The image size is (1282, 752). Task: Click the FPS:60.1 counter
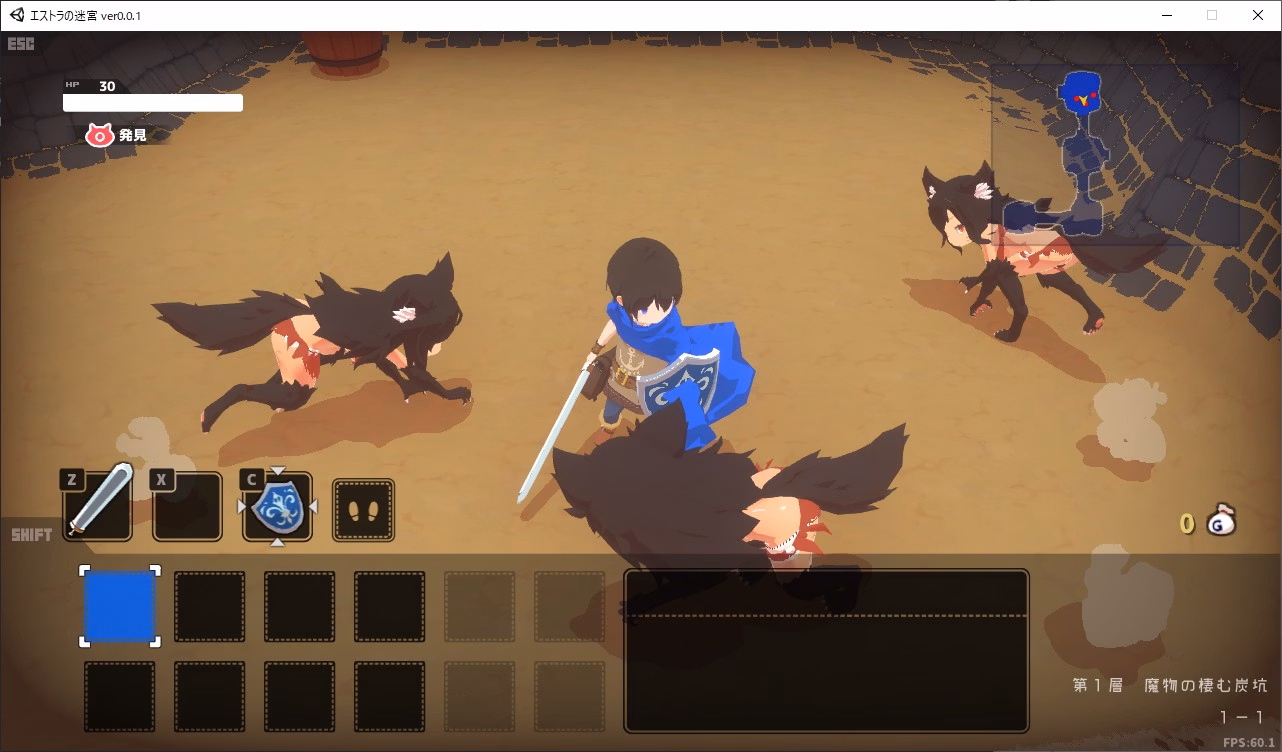1250,742
